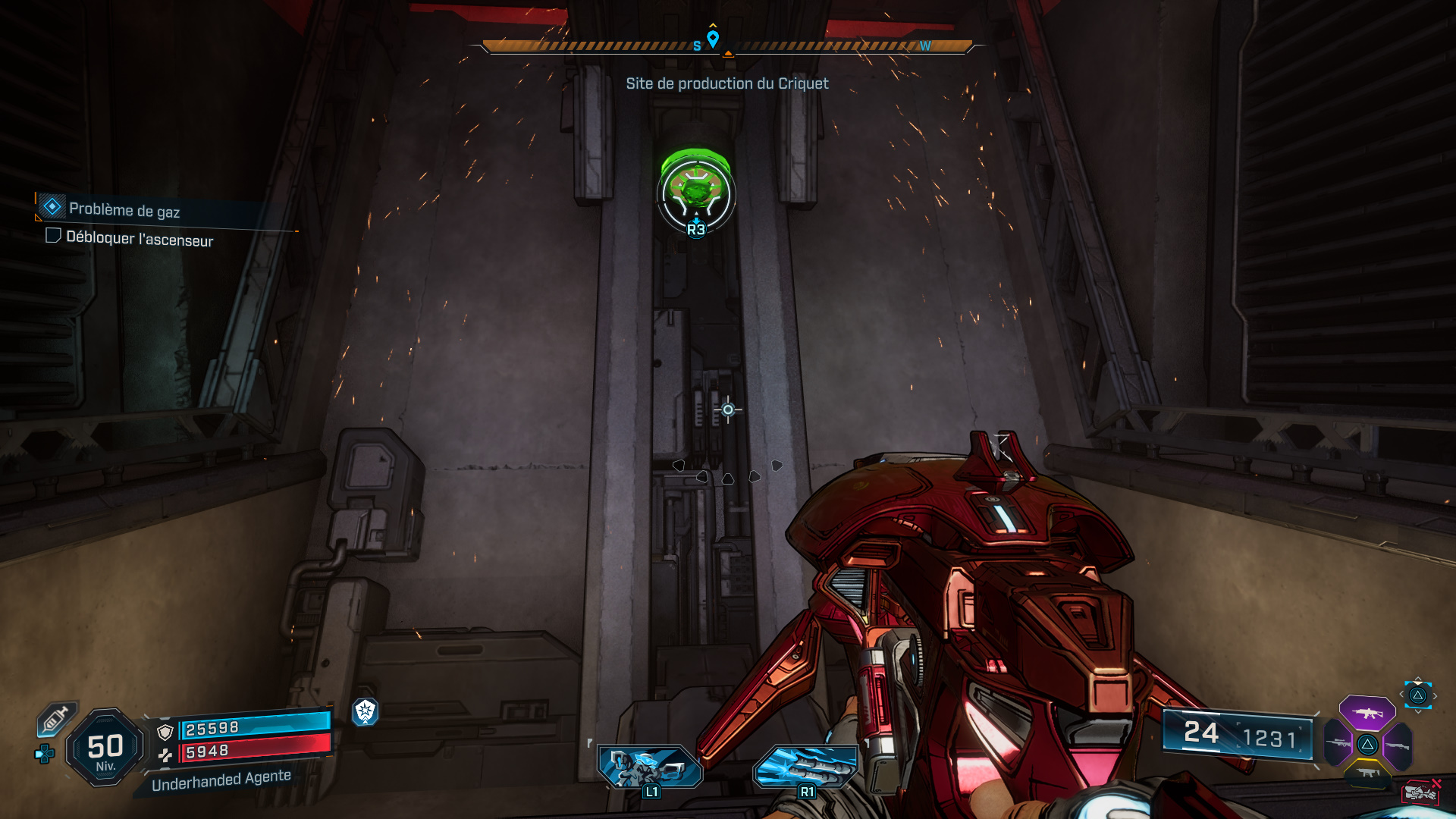
Task: Expand the left chevron beside the triangle swap icon
Action: (x=1403, y=693)
